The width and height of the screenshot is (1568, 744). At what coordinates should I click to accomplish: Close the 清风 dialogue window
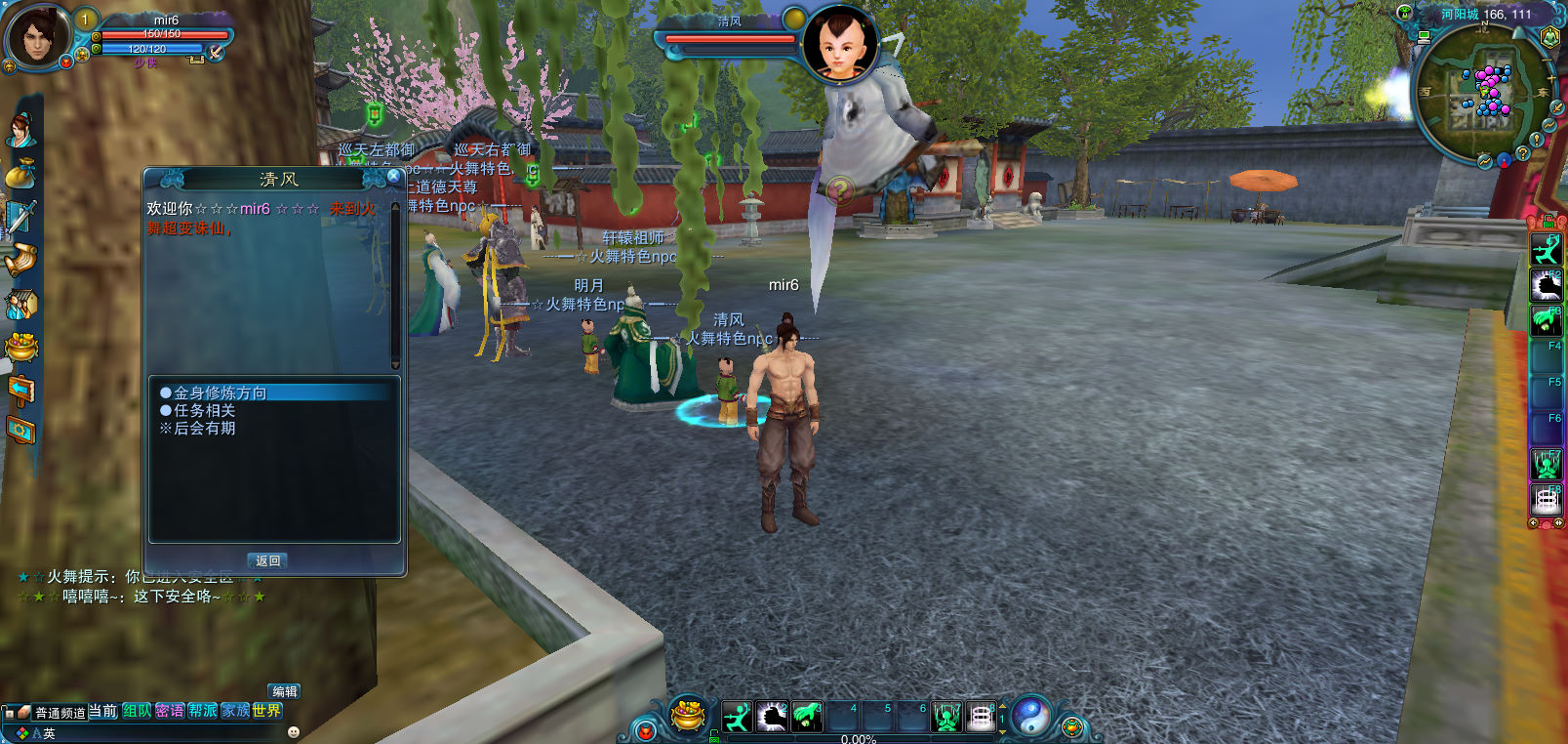click(393, 176)
